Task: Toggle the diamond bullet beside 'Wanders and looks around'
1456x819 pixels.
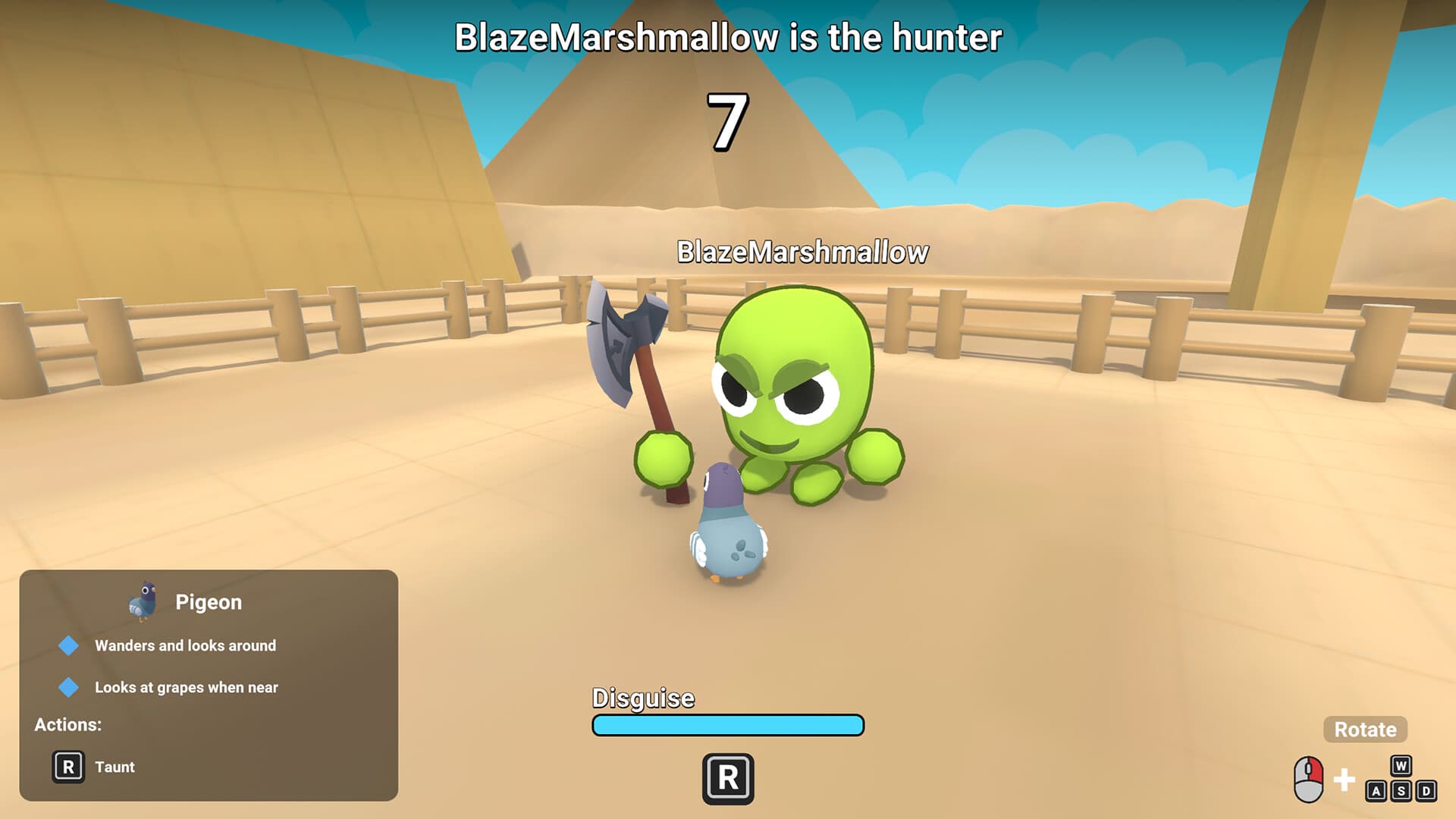Action: (69, 645)
